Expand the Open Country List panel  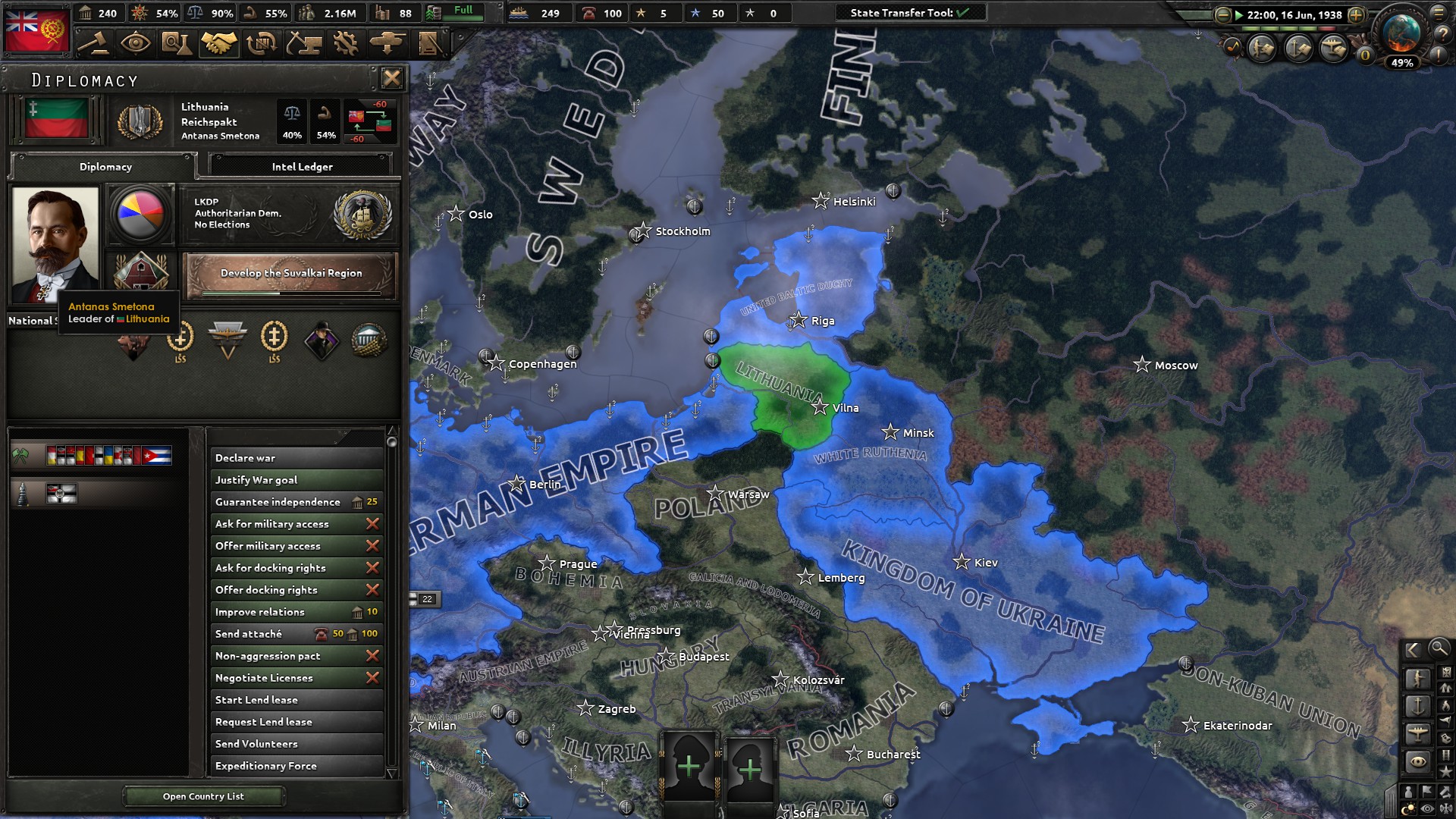203,796
